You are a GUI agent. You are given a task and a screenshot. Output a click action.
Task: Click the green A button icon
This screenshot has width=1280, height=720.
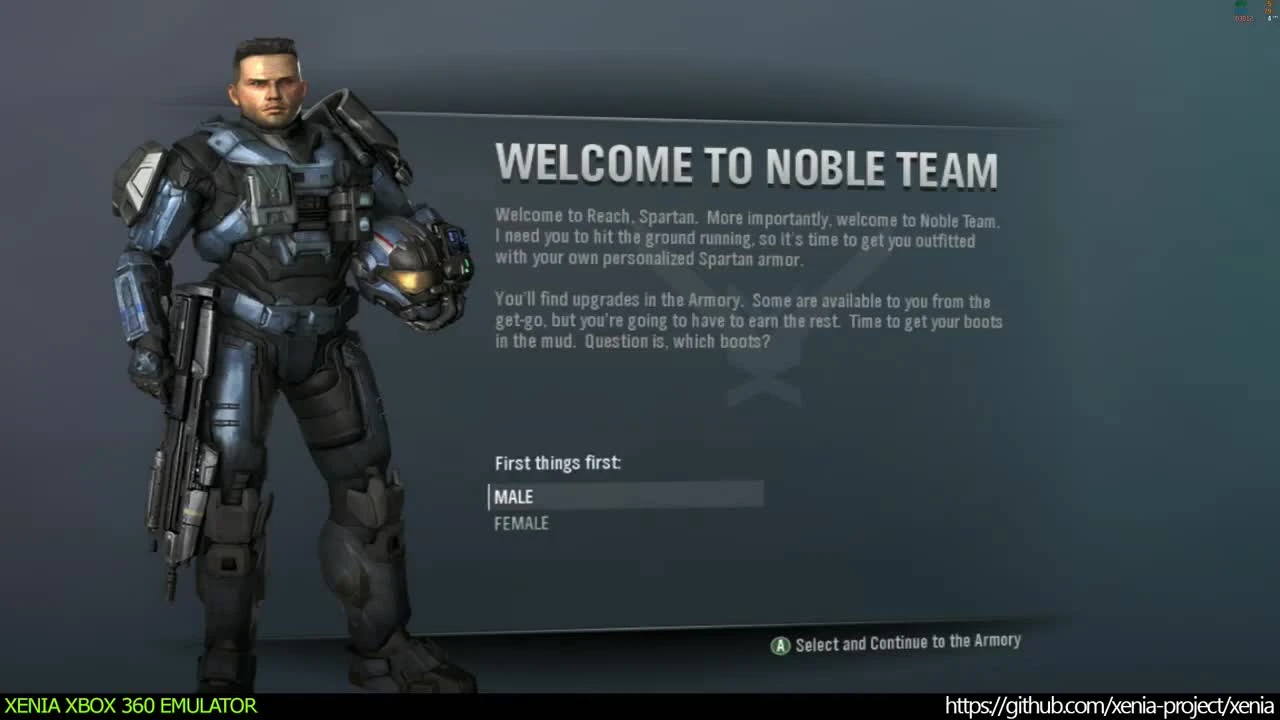pos(780,645)
